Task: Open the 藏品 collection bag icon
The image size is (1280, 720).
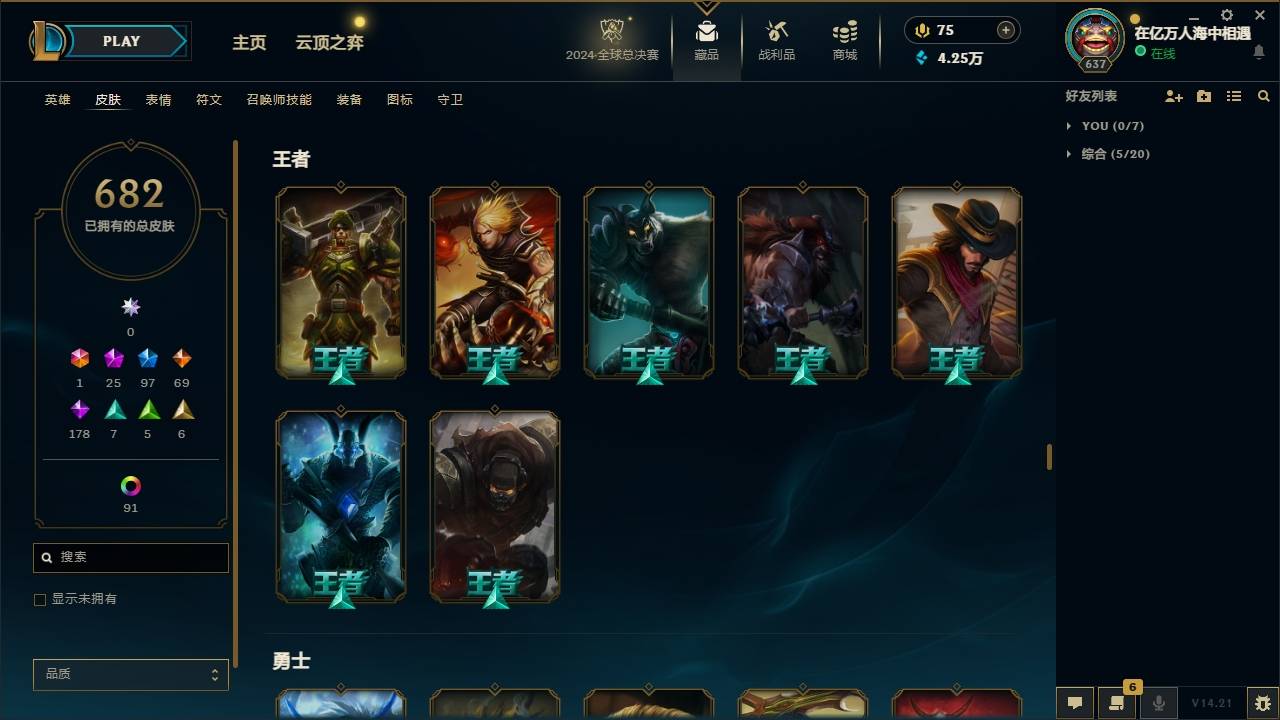Action: [x=706, y=37]
